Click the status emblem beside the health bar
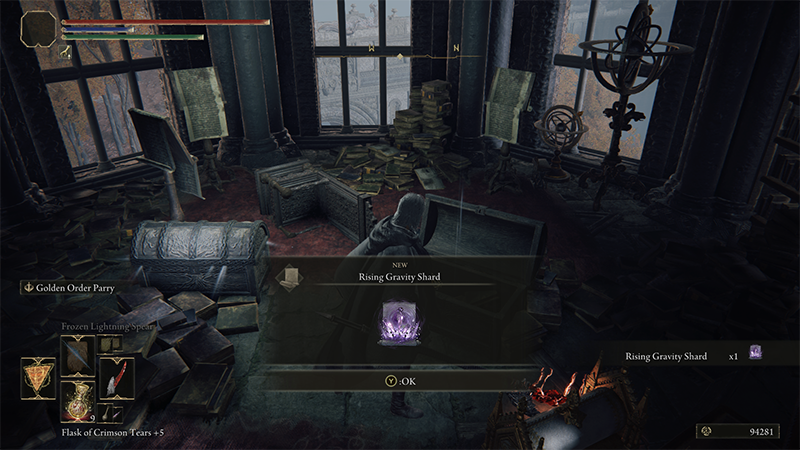This screenshot has width=800, height=450. coord(39,28)
